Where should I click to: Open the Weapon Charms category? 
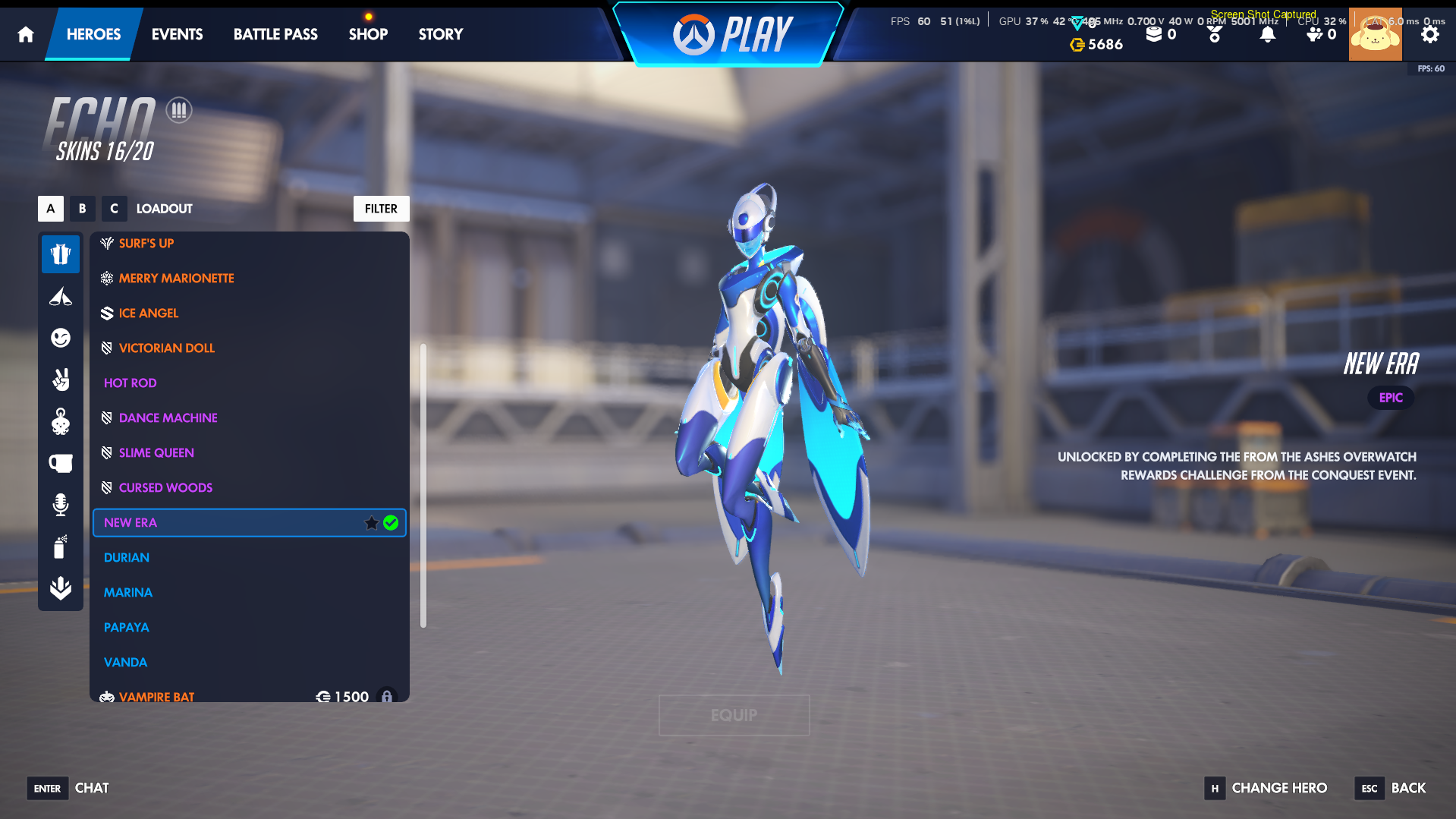tap(61, 423)
